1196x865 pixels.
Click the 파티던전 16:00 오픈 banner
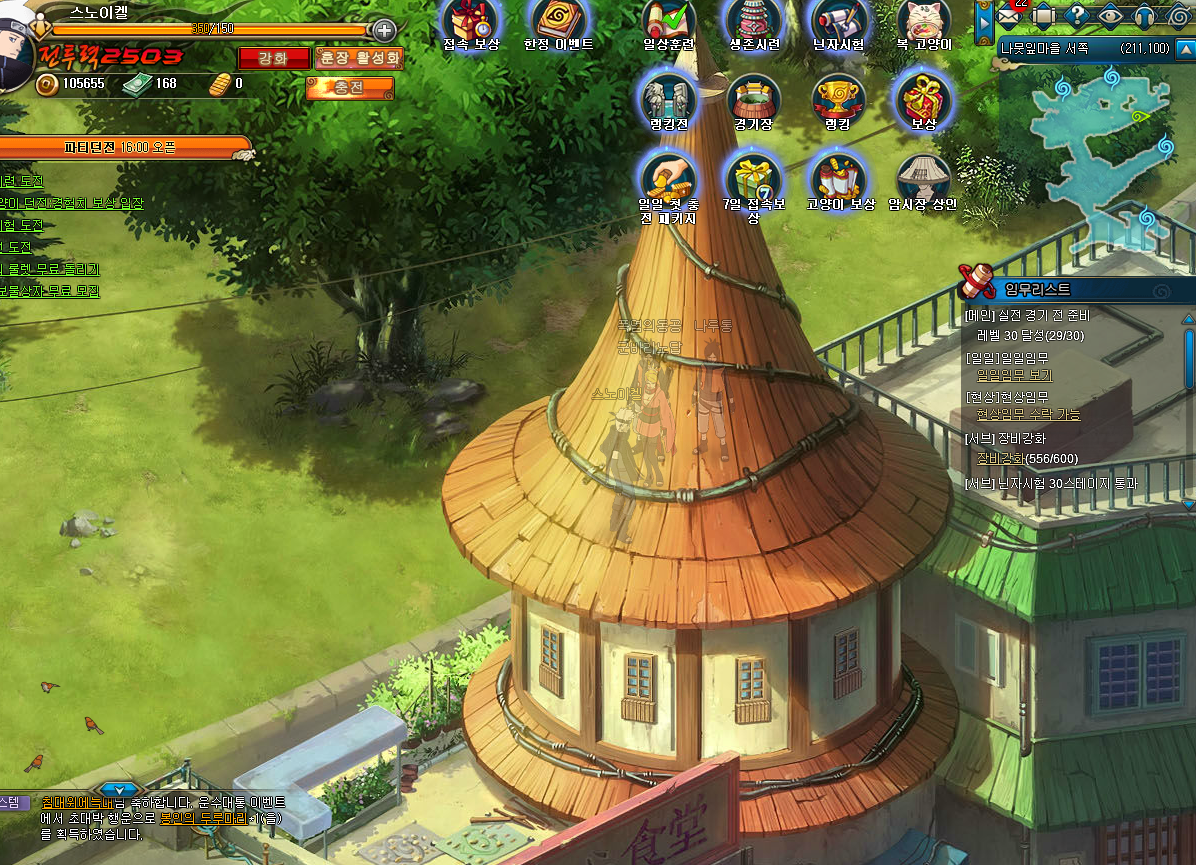pos(120,147)
